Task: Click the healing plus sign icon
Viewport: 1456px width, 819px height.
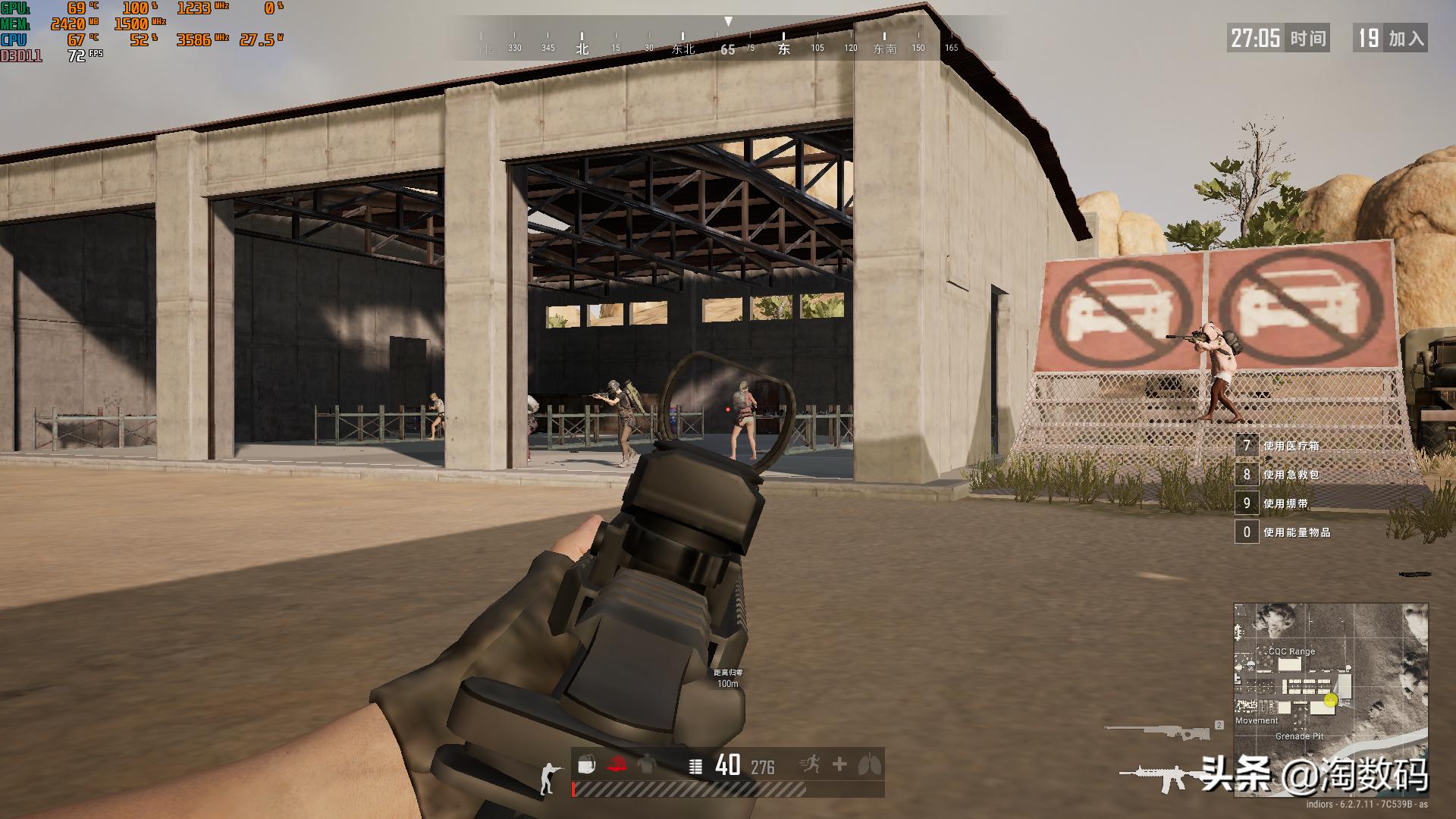Action: pyautogui.click(x=839, y=764)
